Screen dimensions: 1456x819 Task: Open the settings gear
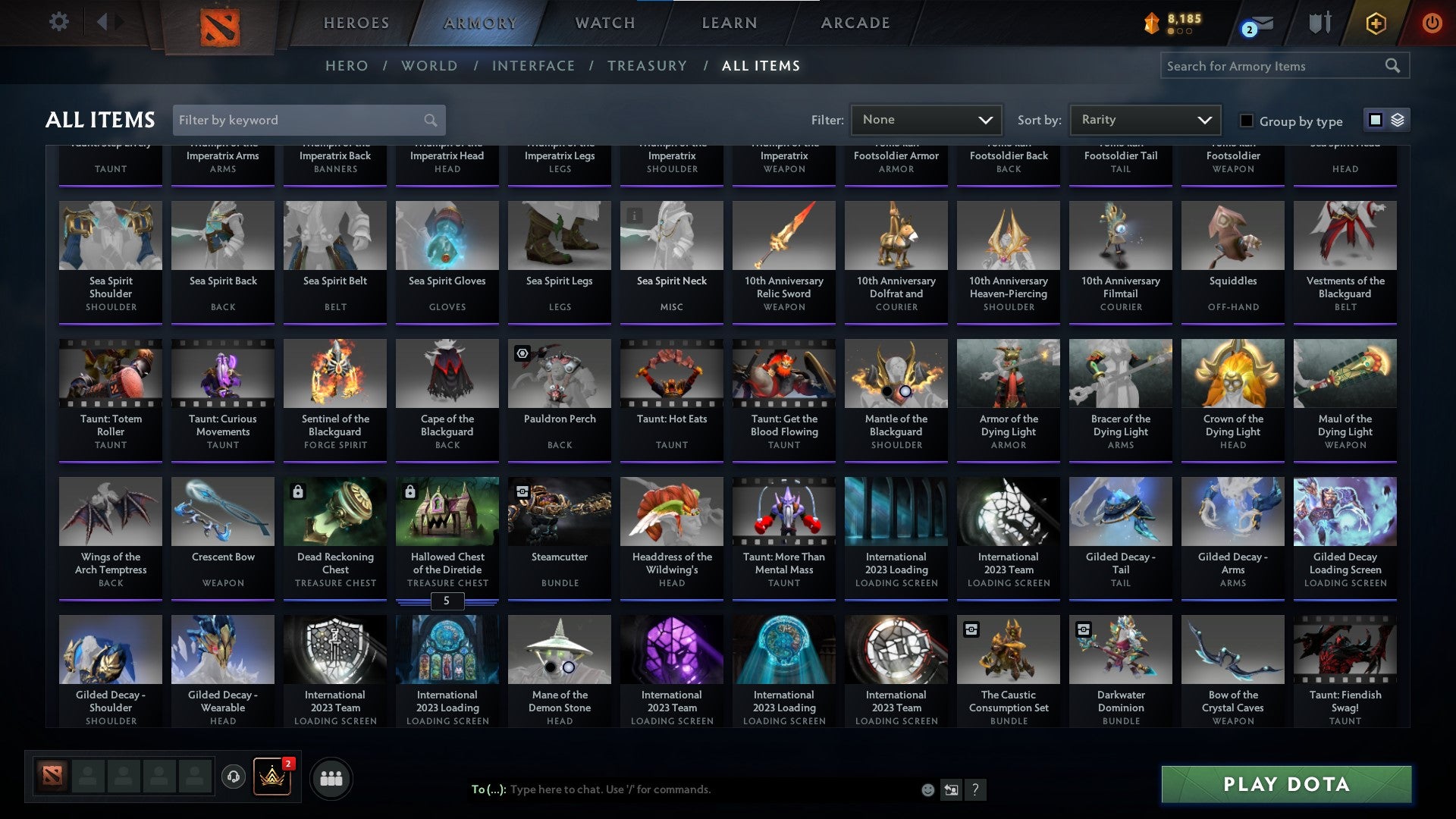(58, 22)
